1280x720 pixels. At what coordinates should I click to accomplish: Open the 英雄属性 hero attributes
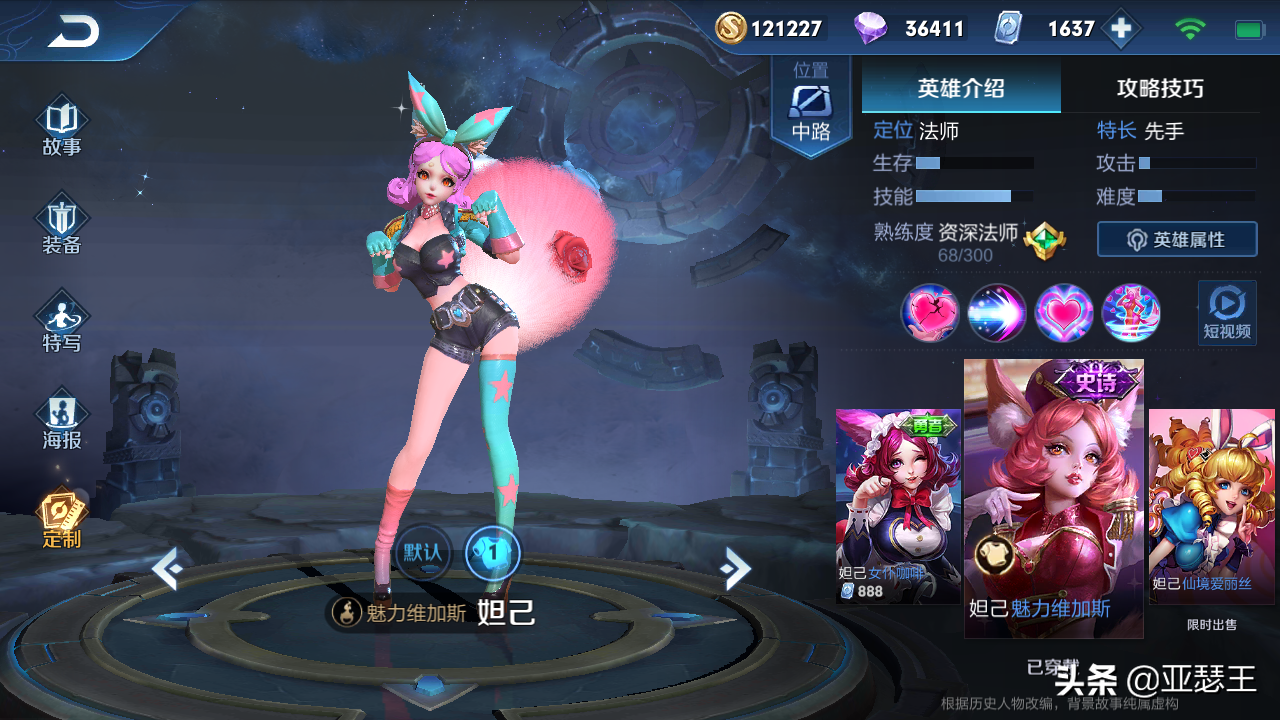tap(1177, 240)
